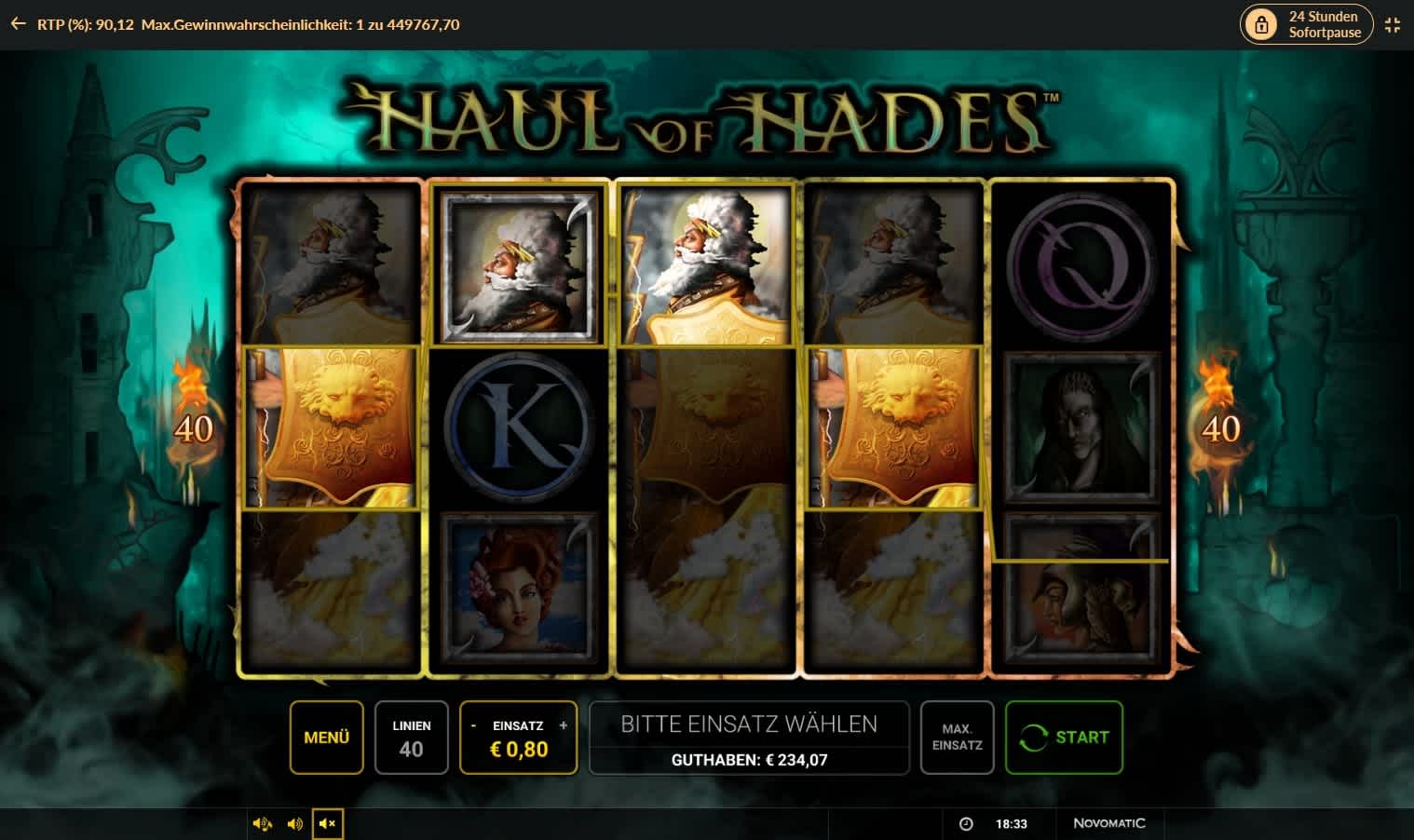The height and width of the screenshot is (840, 1414).
Task: Activate the 24 Stunden Sofortpause button
Action: pyautogui.click(x=1306, y=24)
